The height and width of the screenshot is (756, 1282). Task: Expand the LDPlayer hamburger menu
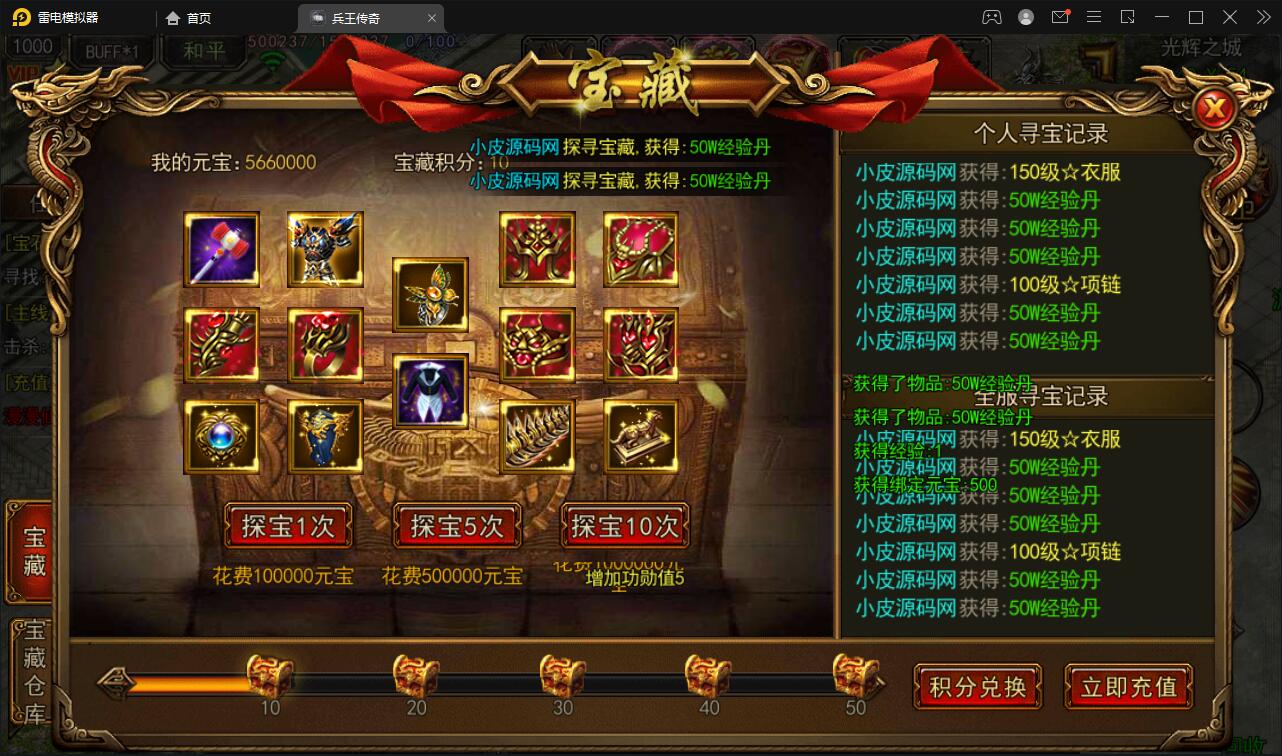coord(1094,17)
